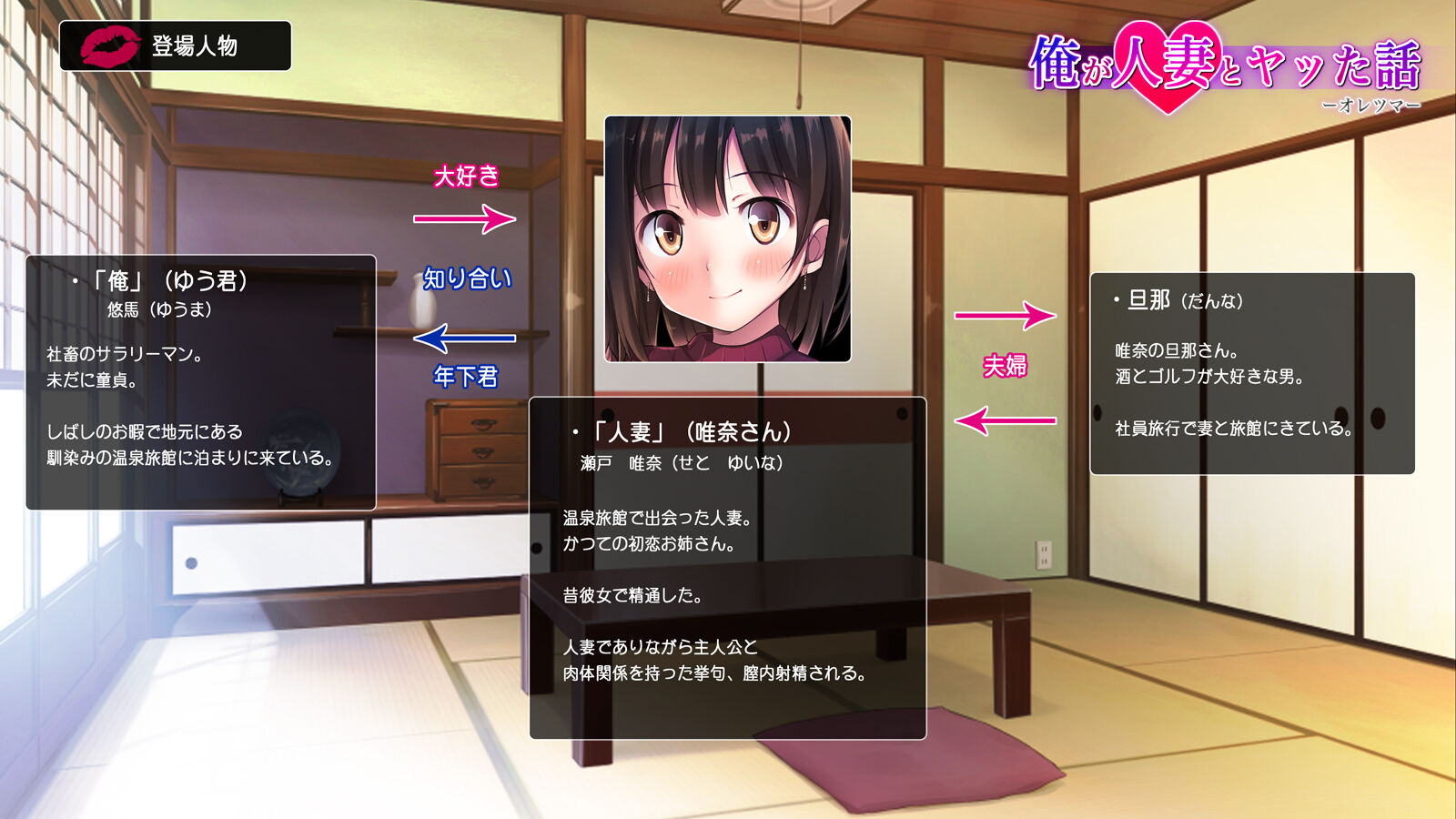
Task: Open the 「俺」(ゆう君) profile panel
Action: [200, 382]
